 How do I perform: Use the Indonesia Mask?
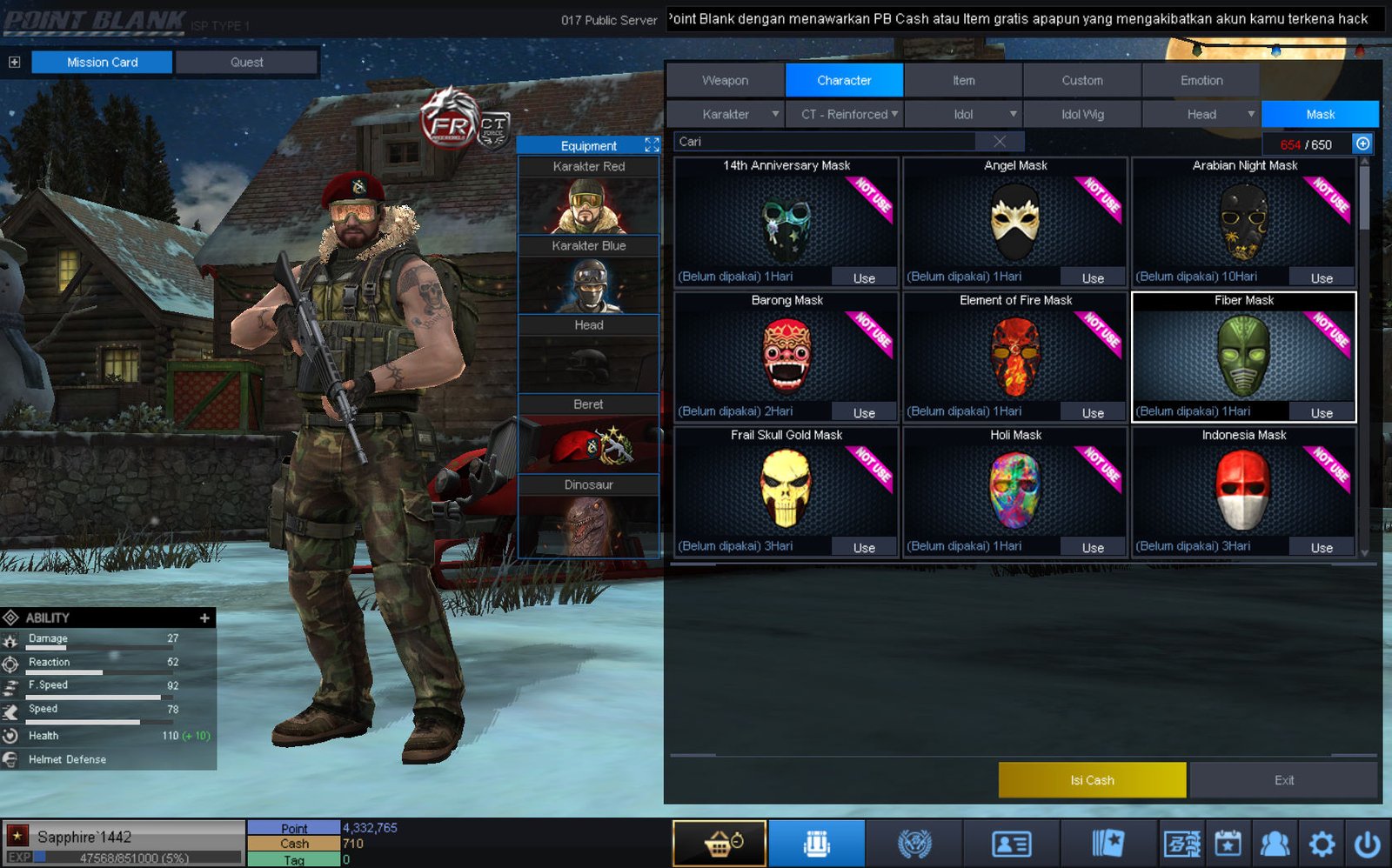click(1321, 548)
